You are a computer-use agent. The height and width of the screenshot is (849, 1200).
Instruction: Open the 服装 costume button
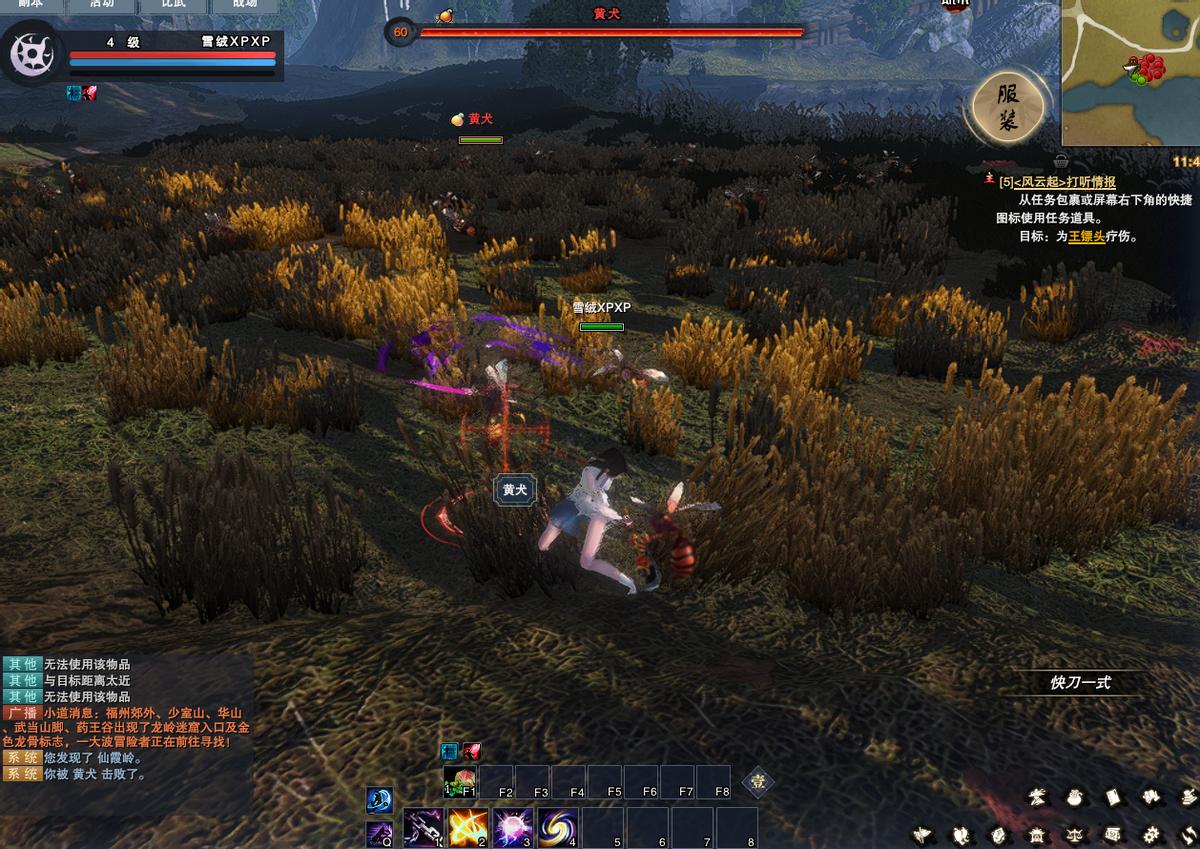click(x=1008, y=108)
